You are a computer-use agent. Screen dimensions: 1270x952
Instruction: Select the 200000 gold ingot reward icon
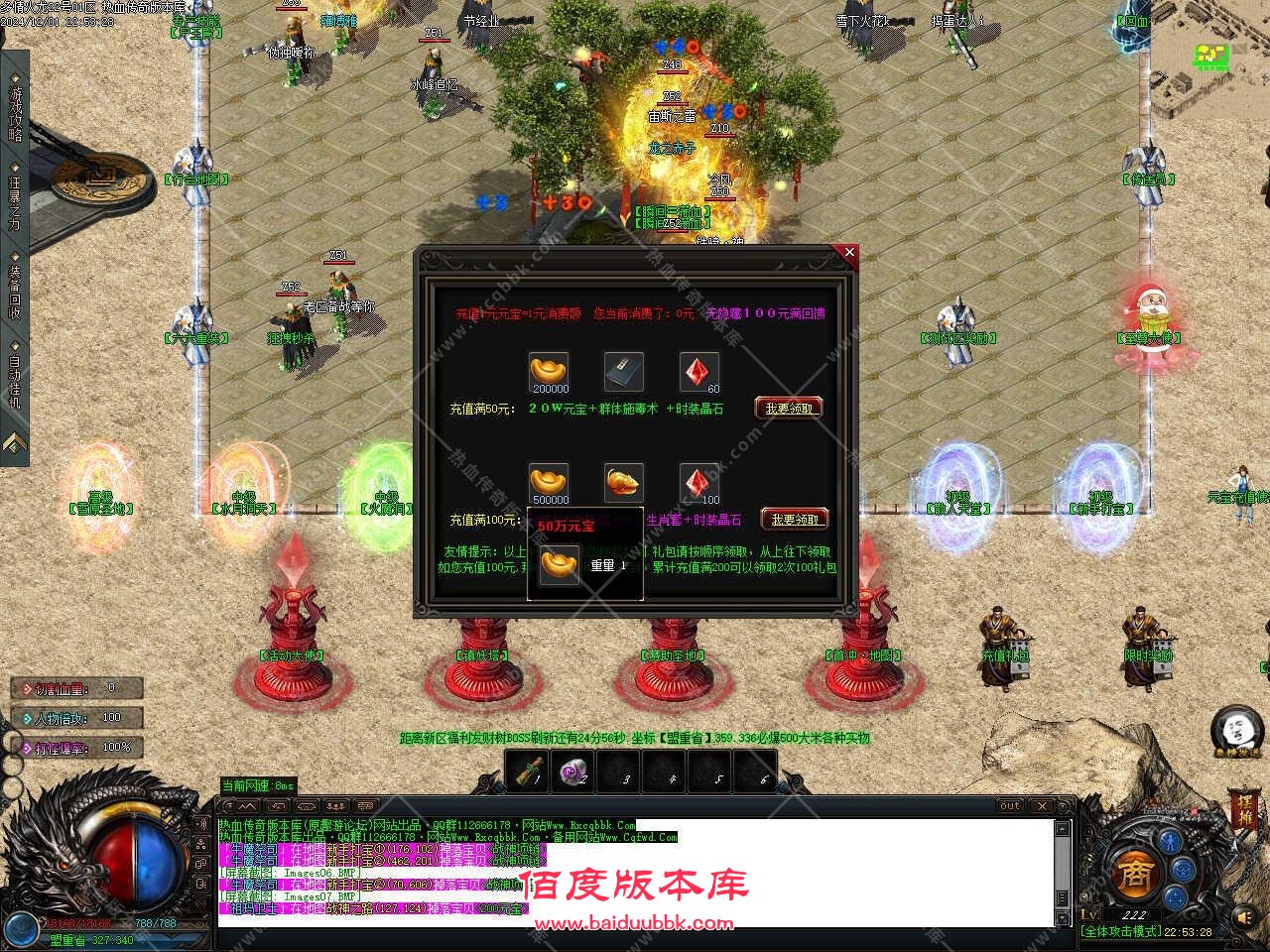click(550, 372)
